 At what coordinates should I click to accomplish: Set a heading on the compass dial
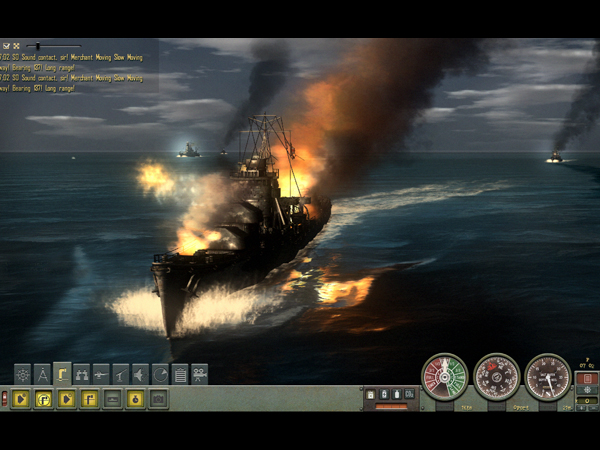(x=496, y=377)
